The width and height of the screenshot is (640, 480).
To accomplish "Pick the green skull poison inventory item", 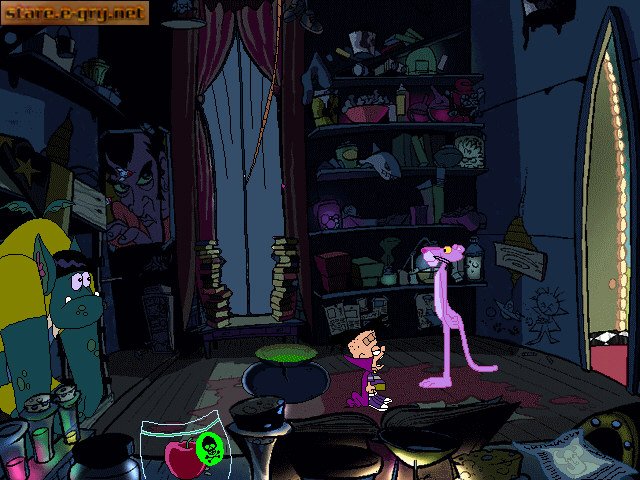I will [210, 447].
